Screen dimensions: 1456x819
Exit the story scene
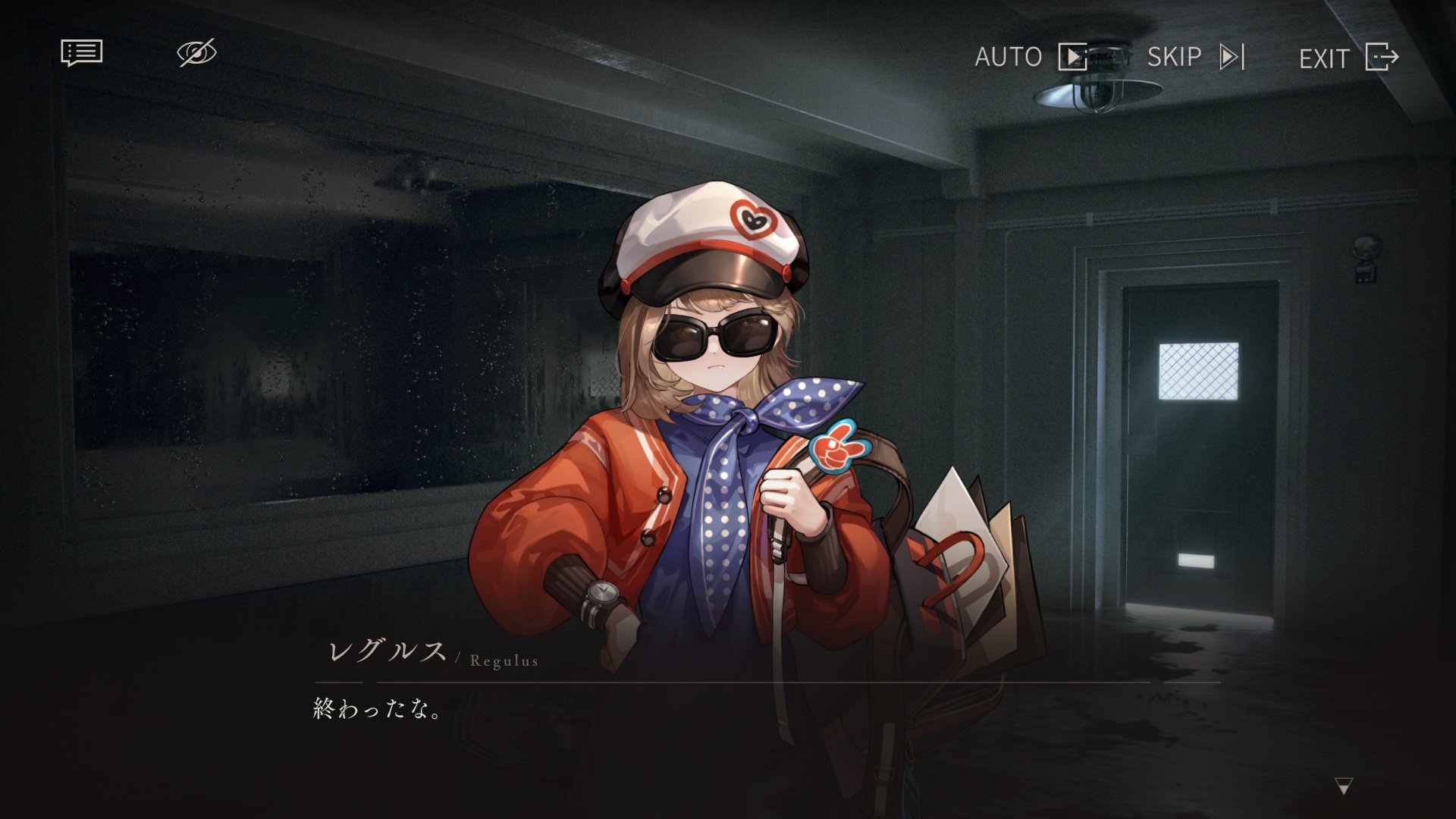coord(1348,58)
